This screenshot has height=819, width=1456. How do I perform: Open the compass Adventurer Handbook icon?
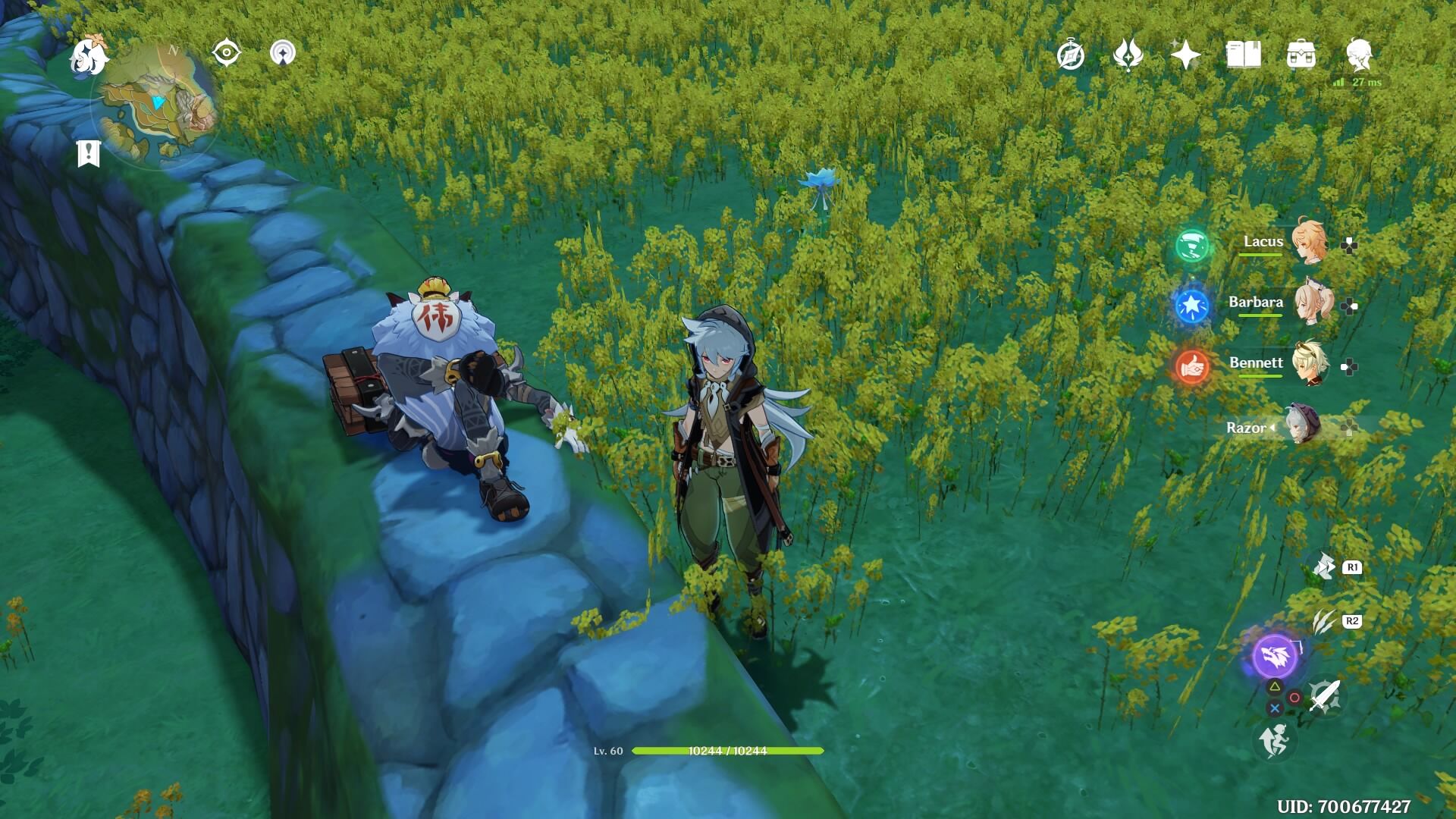pos(1071,55)
